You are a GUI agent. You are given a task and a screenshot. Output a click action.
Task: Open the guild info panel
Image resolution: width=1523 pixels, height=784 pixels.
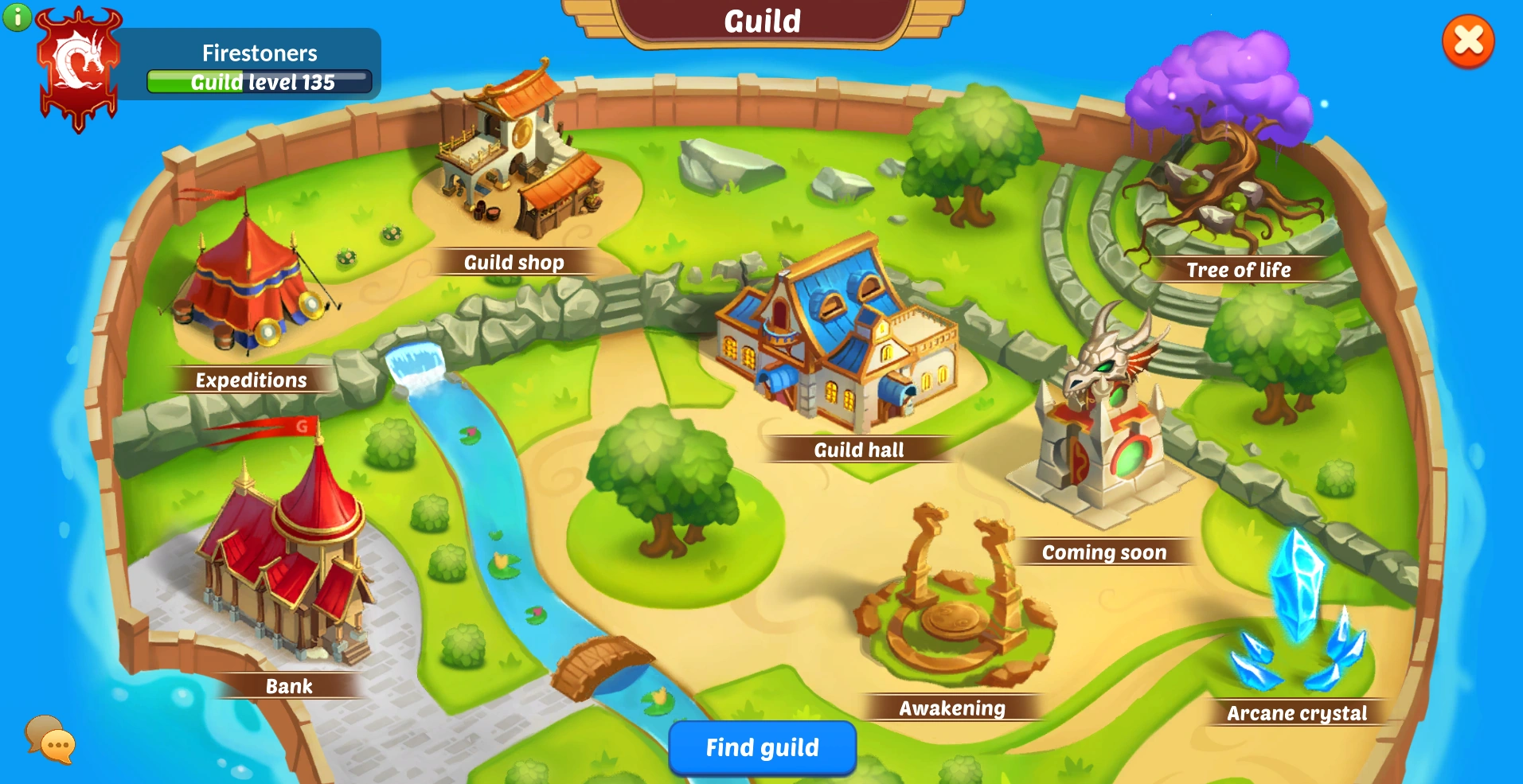(18, 18)
